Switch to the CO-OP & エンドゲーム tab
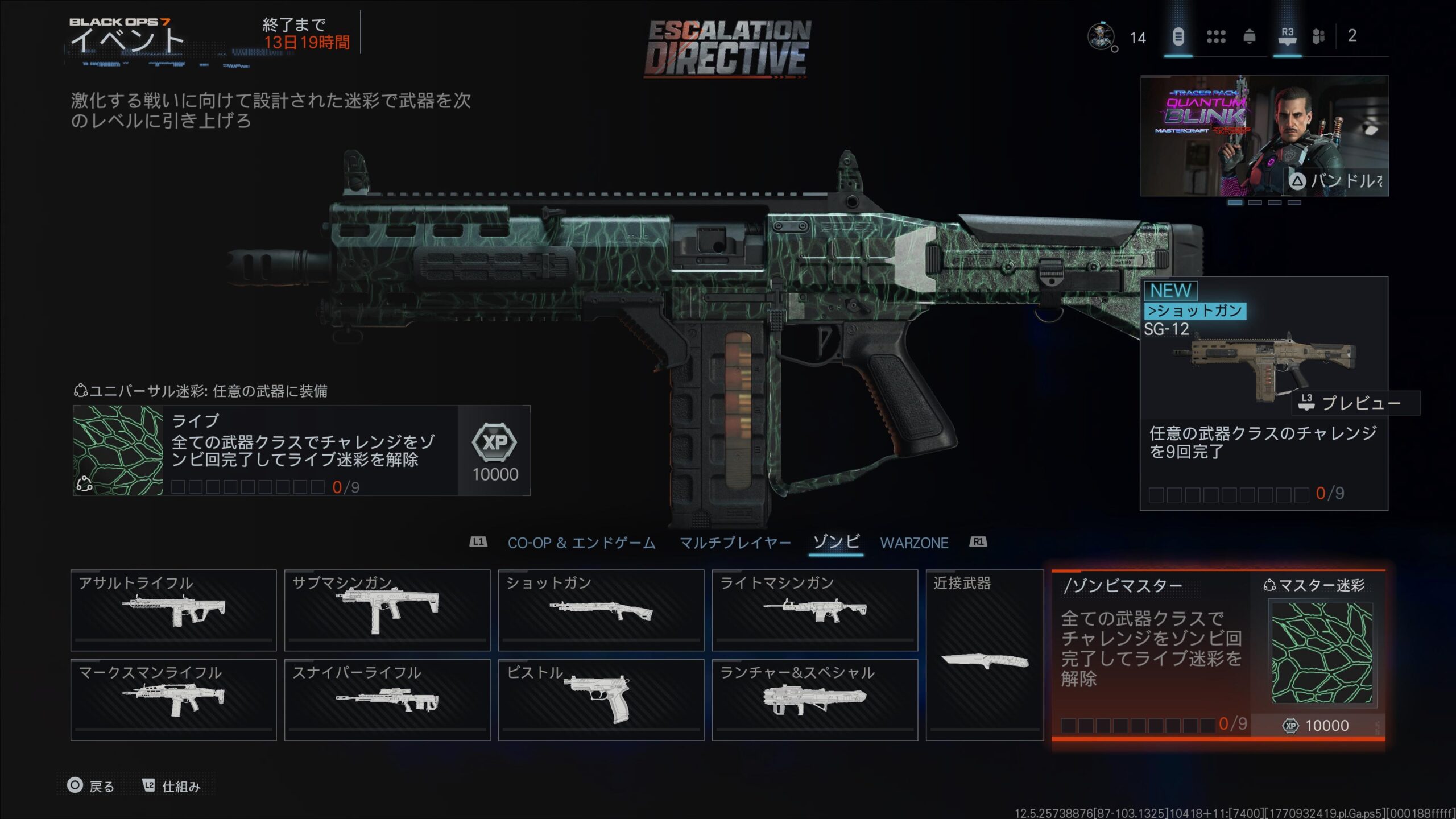1456x819 pixels. click(581, 543)
